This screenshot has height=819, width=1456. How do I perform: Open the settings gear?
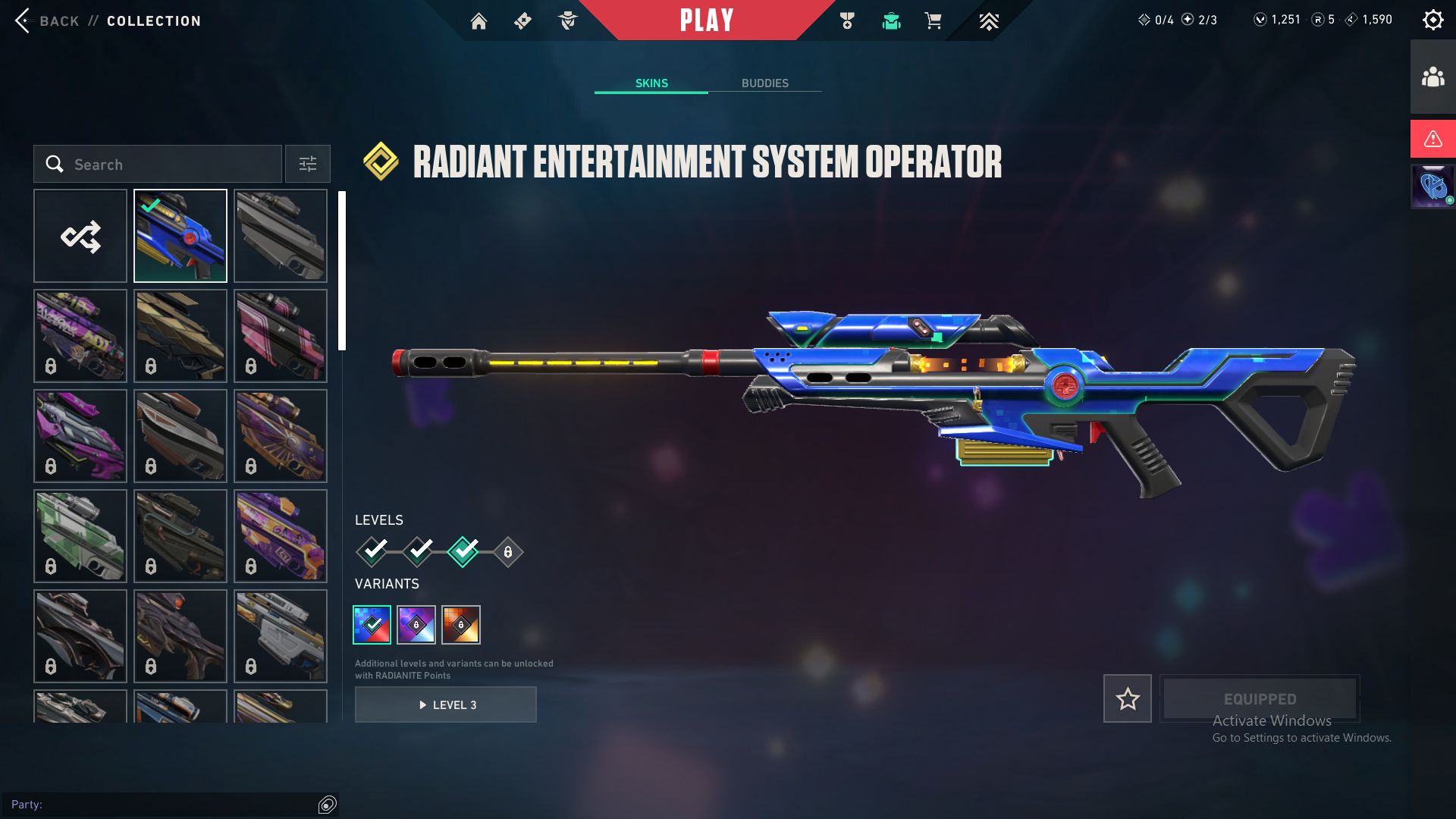(1432, 20)
